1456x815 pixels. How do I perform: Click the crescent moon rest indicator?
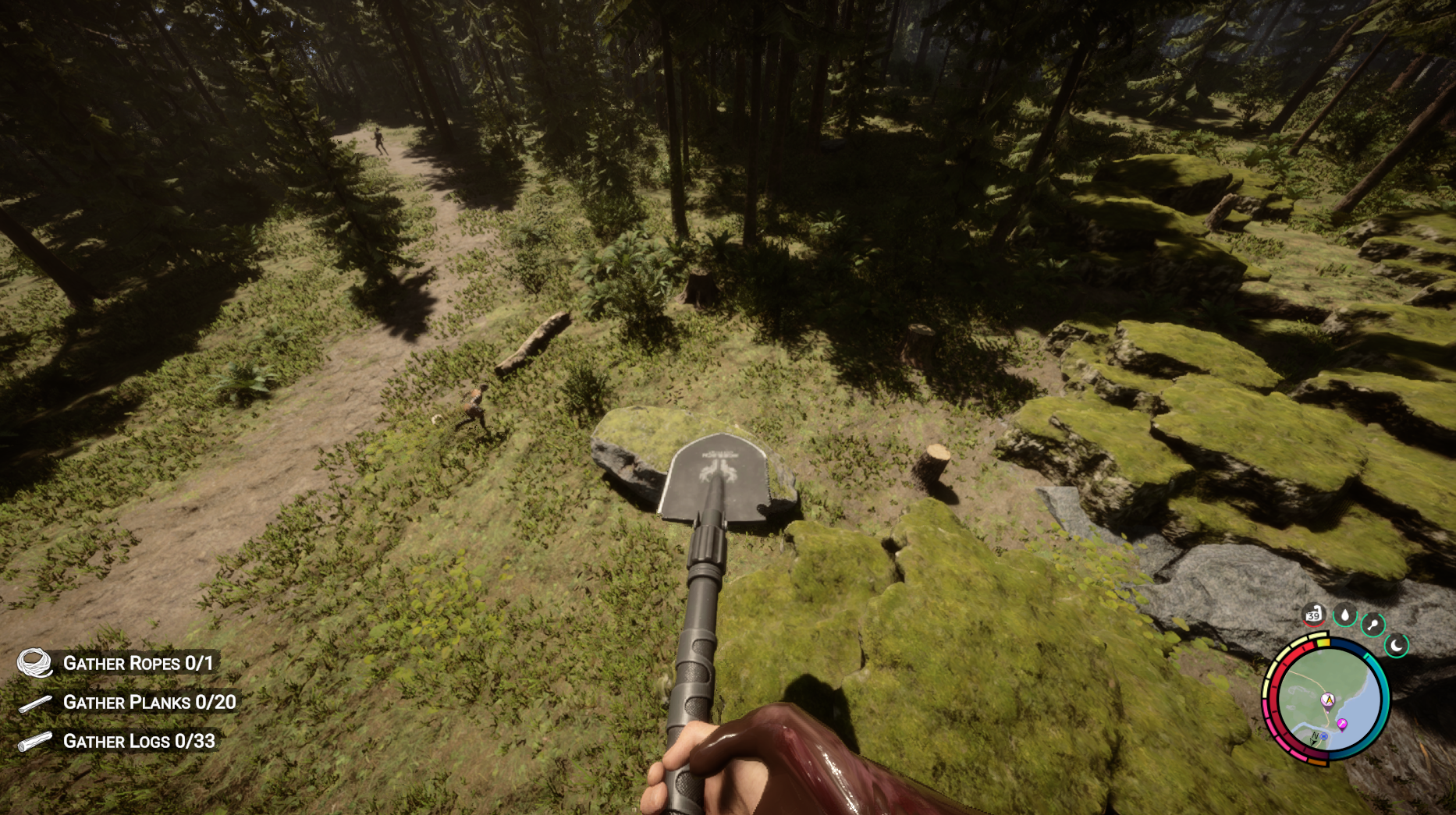click(1397, 645)
